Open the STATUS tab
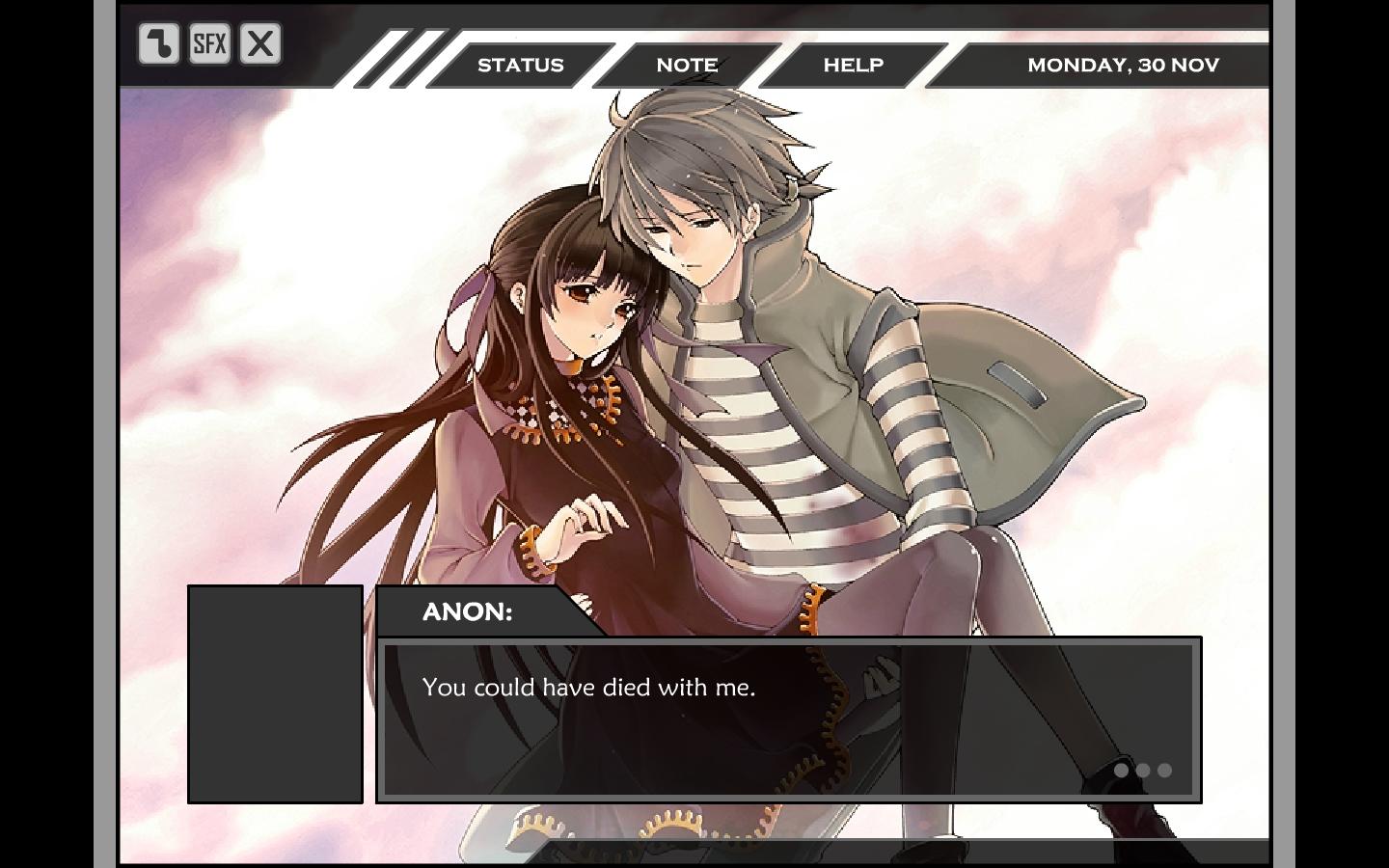This screenshot has height=868, width=1389. (520, 65)
